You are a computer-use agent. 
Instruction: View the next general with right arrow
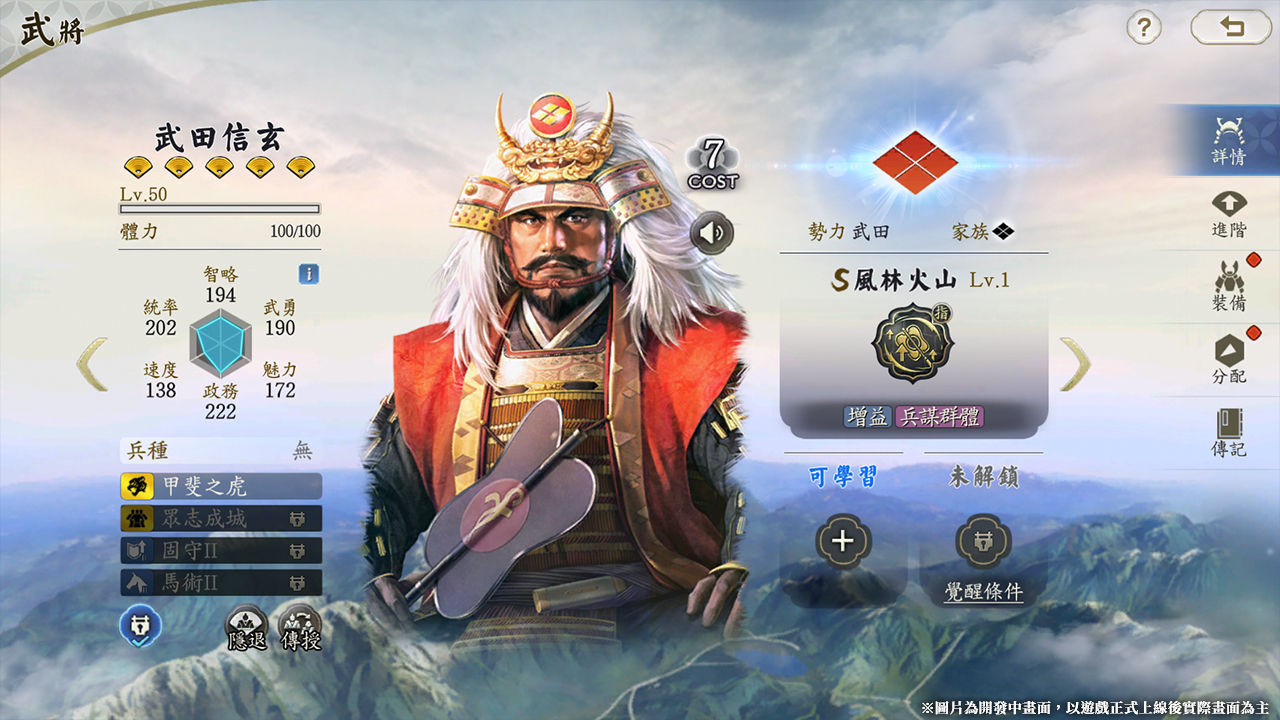(x=1075, y=364)
